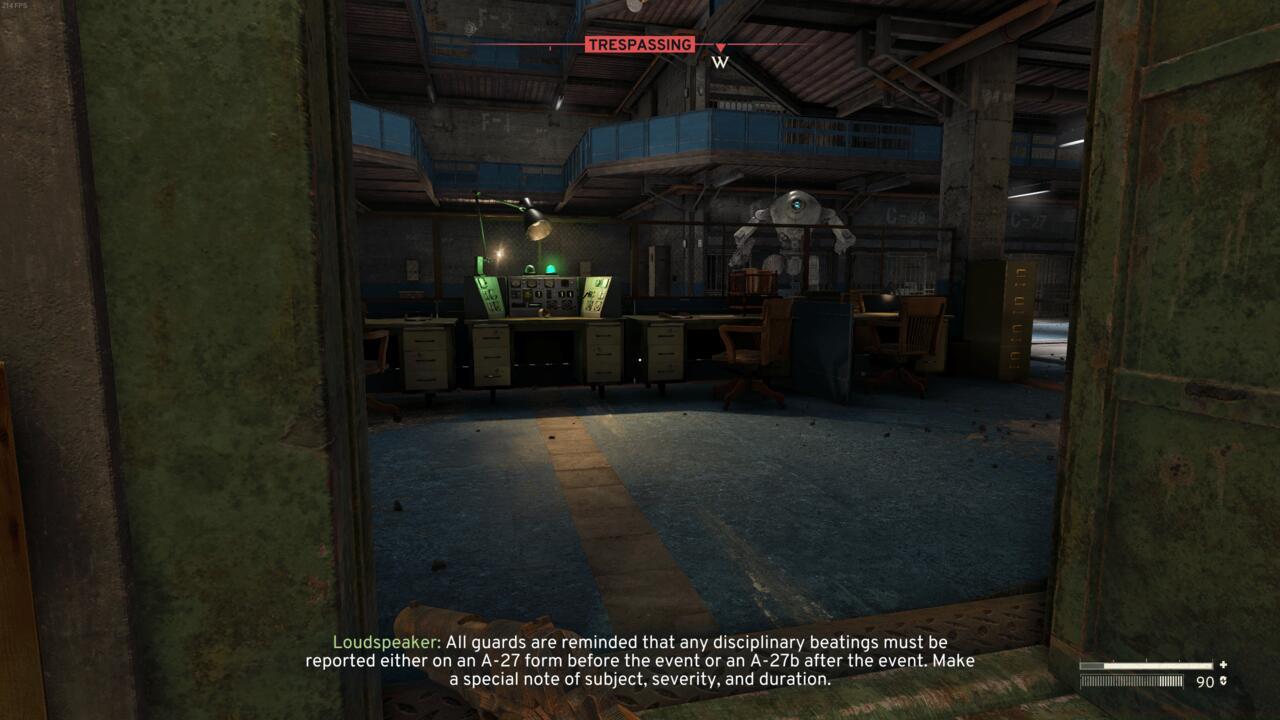The width and height of the screenshot is (1280, 720).
Task: Click the green indicator lamp on the console
Action: [551, 267]
